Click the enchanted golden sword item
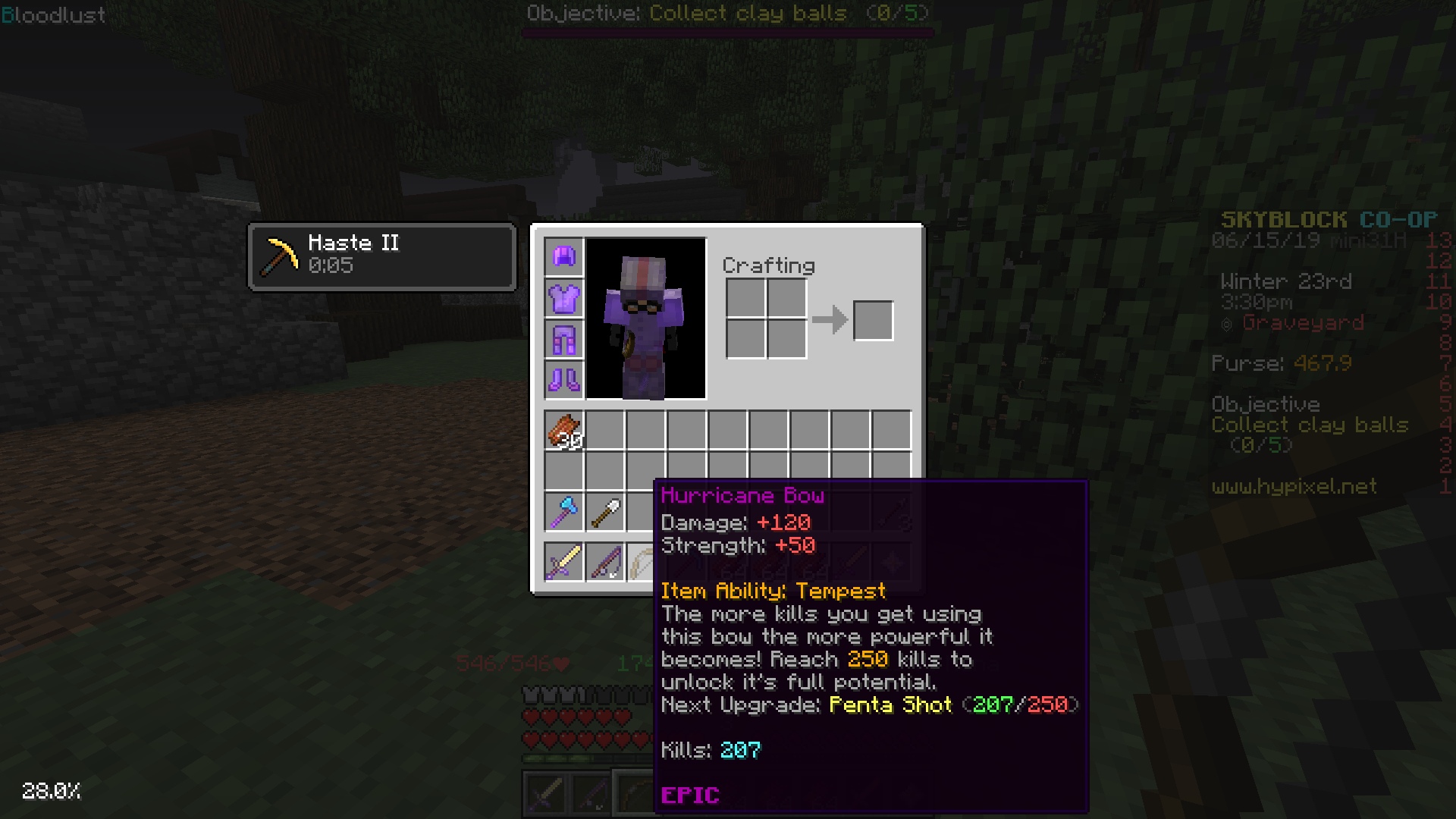Viewport: 1456px width, 819px height. [563, 562]
